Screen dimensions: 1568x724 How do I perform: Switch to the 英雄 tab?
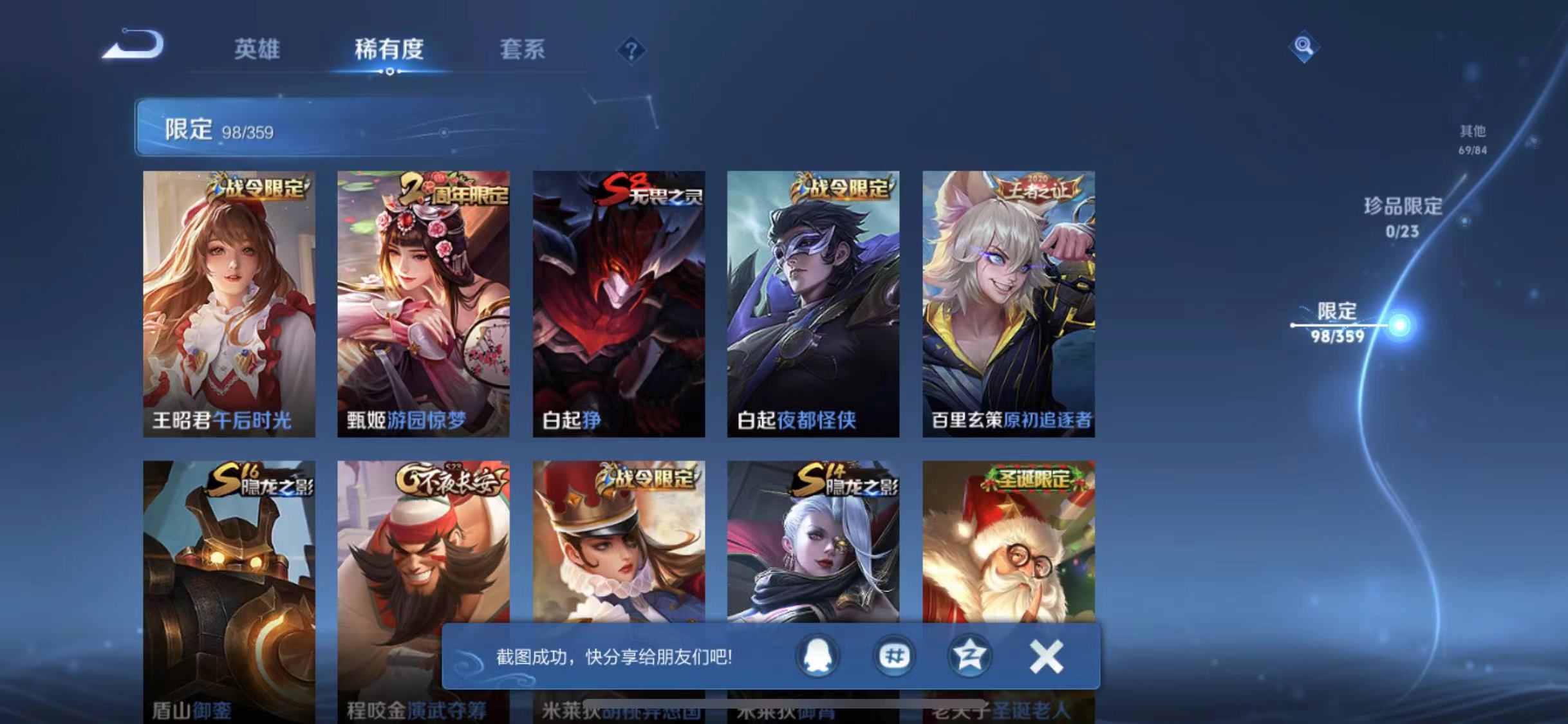(257, 50)
